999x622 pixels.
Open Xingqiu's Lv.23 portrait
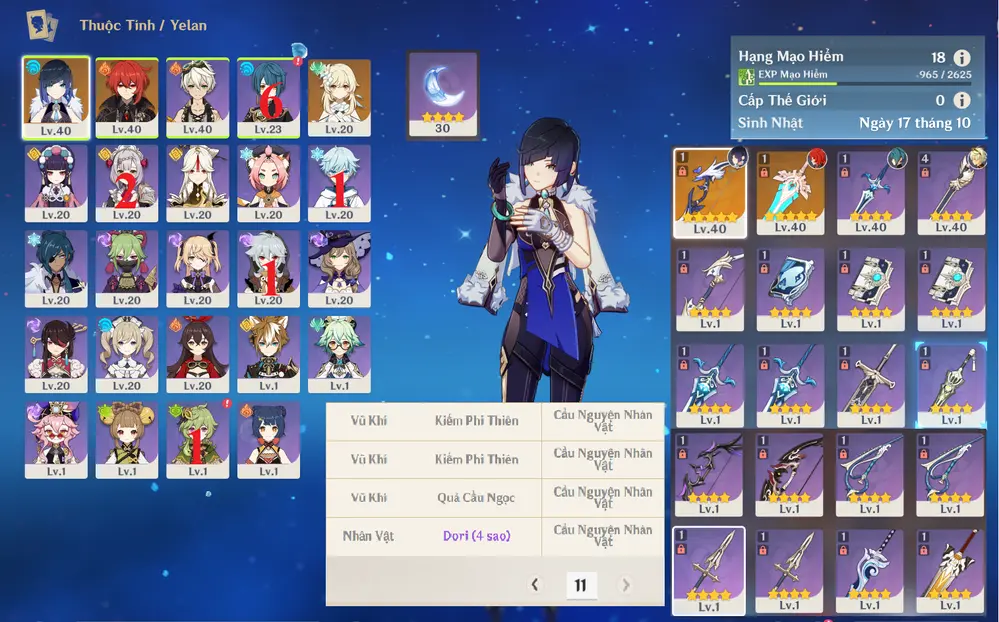[x=268, y=96]
